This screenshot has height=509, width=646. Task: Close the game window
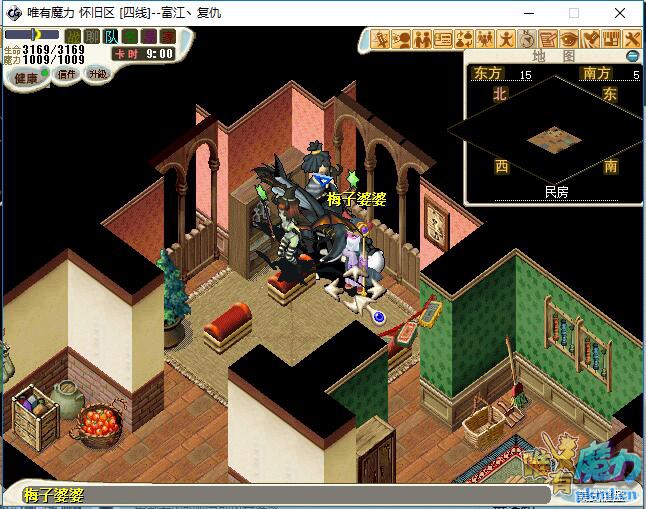point(621,13)
